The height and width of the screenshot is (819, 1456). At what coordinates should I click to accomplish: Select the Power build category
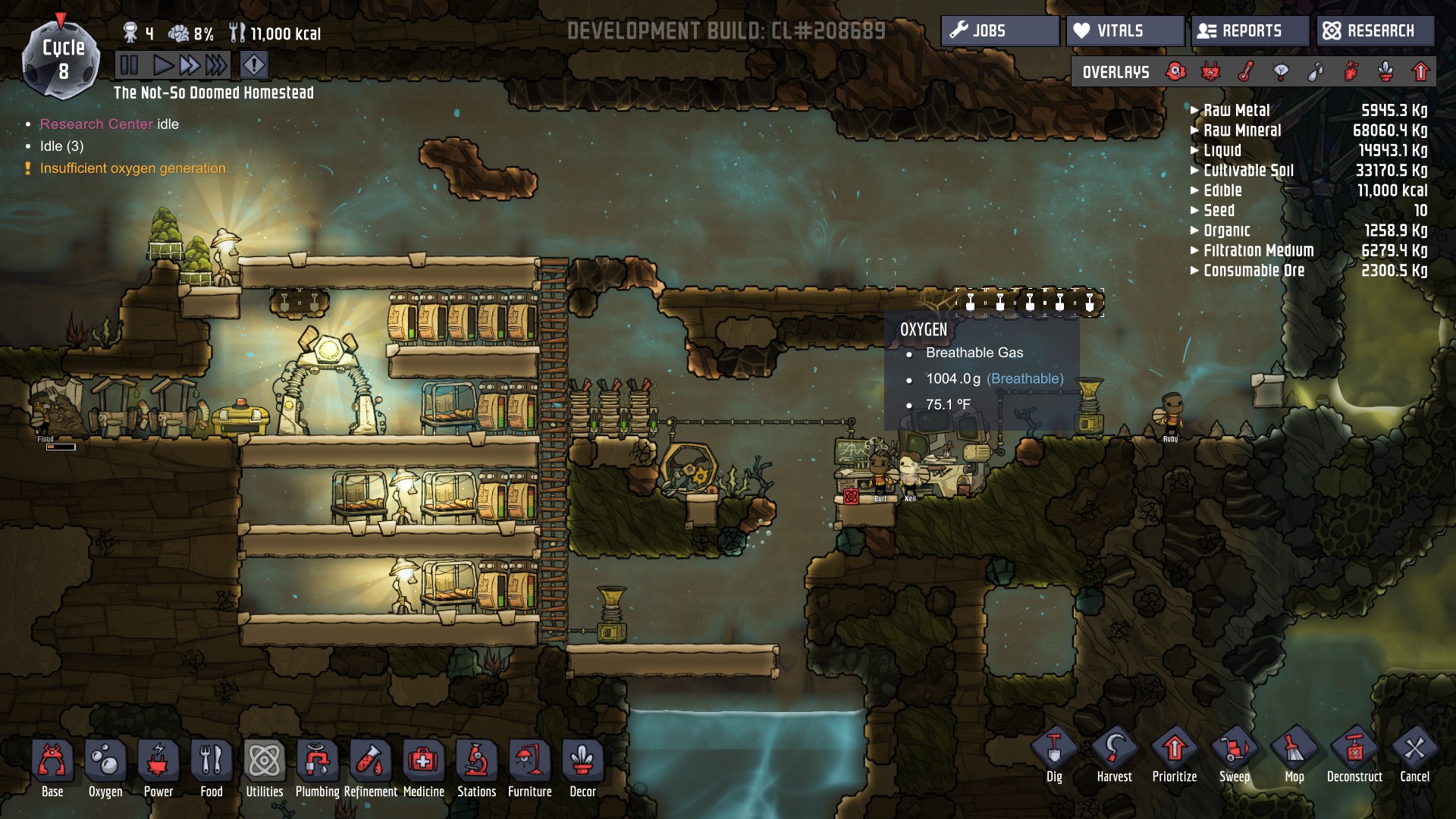pyautogui.click(x=158, y=770)
